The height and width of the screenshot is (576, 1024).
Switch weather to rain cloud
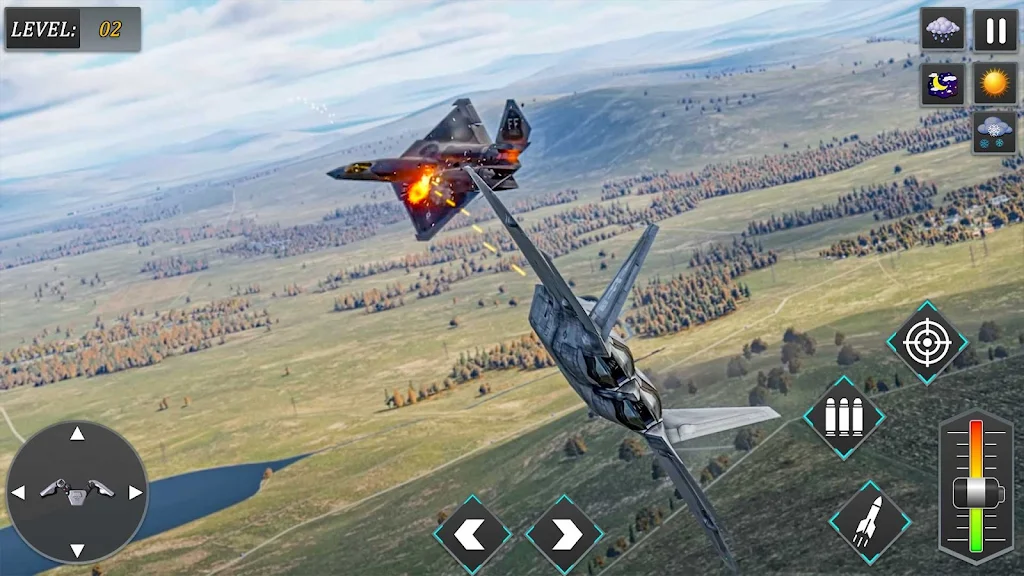tap(942, 30)
